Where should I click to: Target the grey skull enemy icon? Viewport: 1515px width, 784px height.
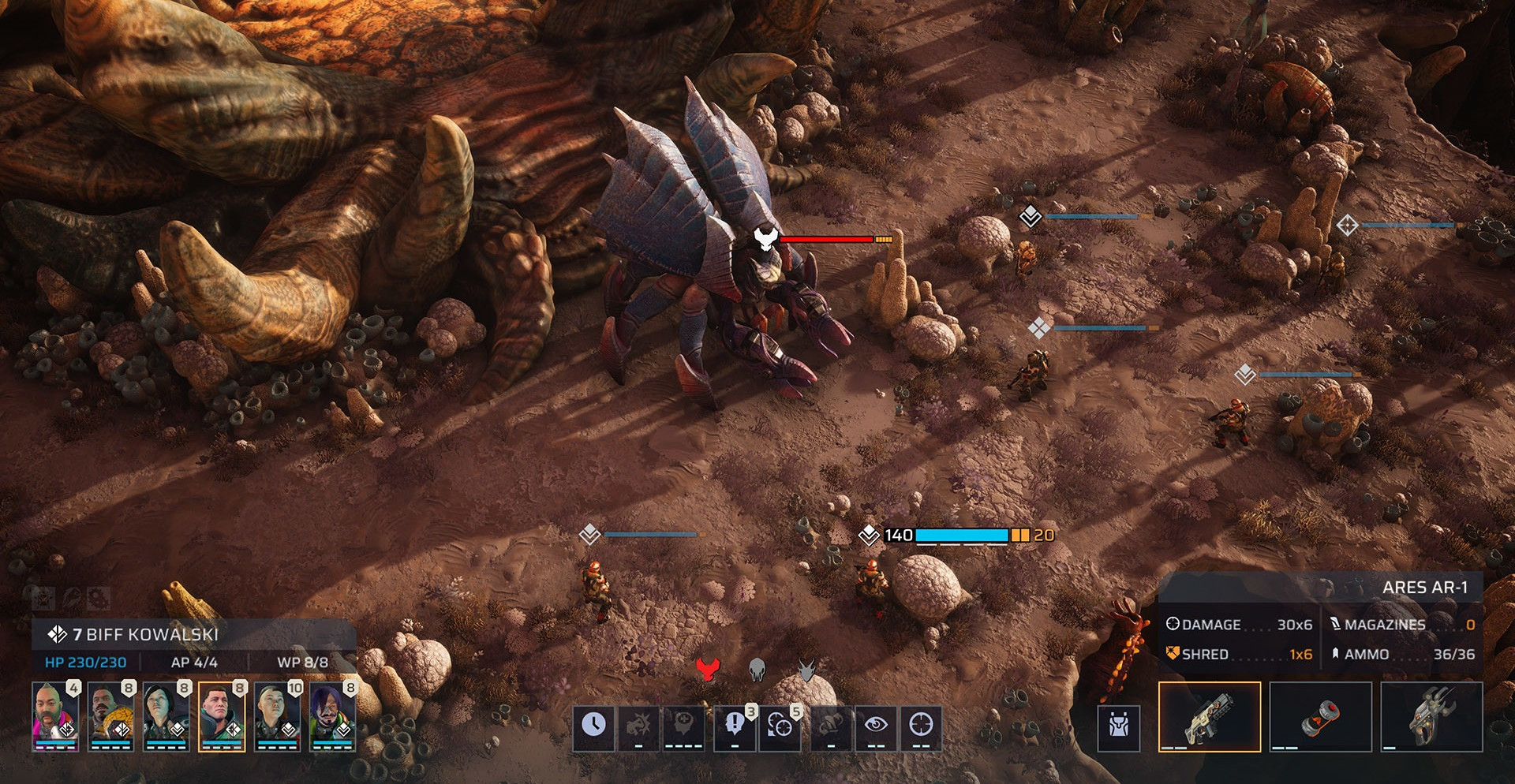click(x=757, y=670)
